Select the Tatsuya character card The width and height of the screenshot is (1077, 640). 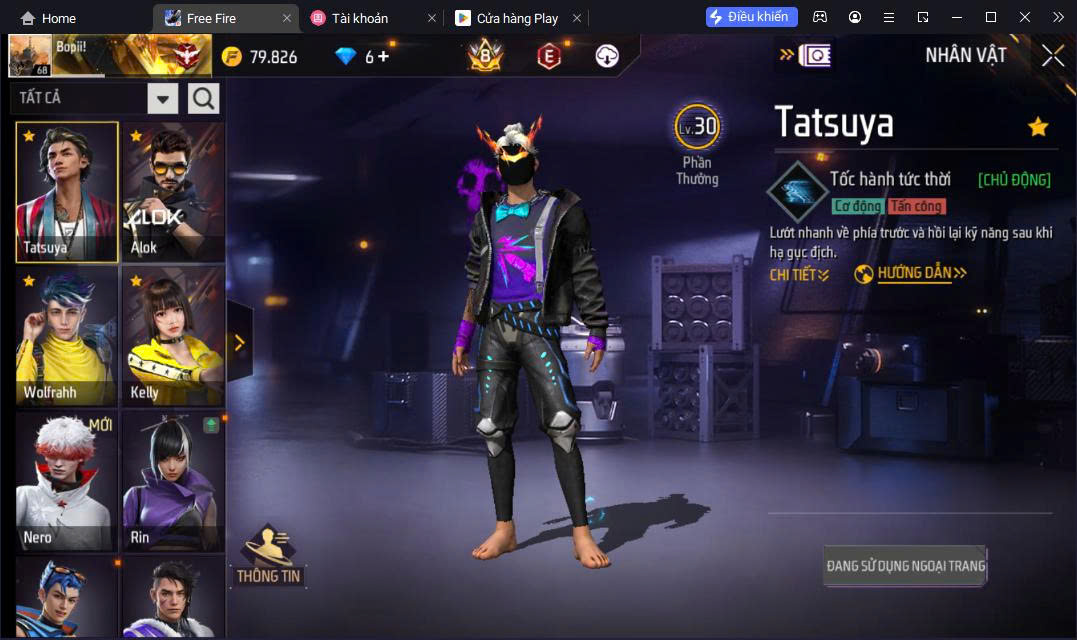tap(67, 192)
